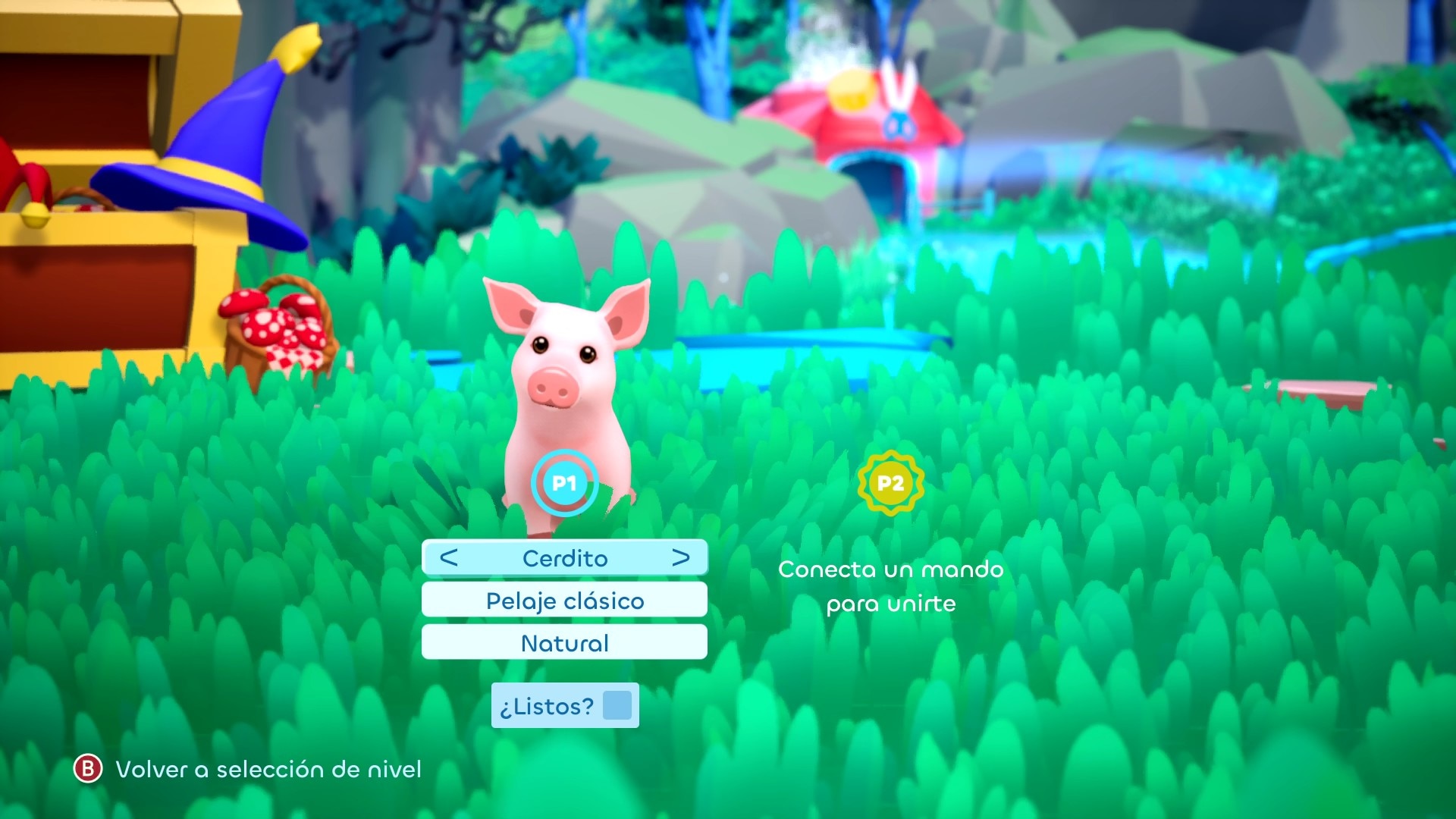Viewport: 1456px width, 819px height.
Task: Click the Cerdito character selector
Action: 565,558
